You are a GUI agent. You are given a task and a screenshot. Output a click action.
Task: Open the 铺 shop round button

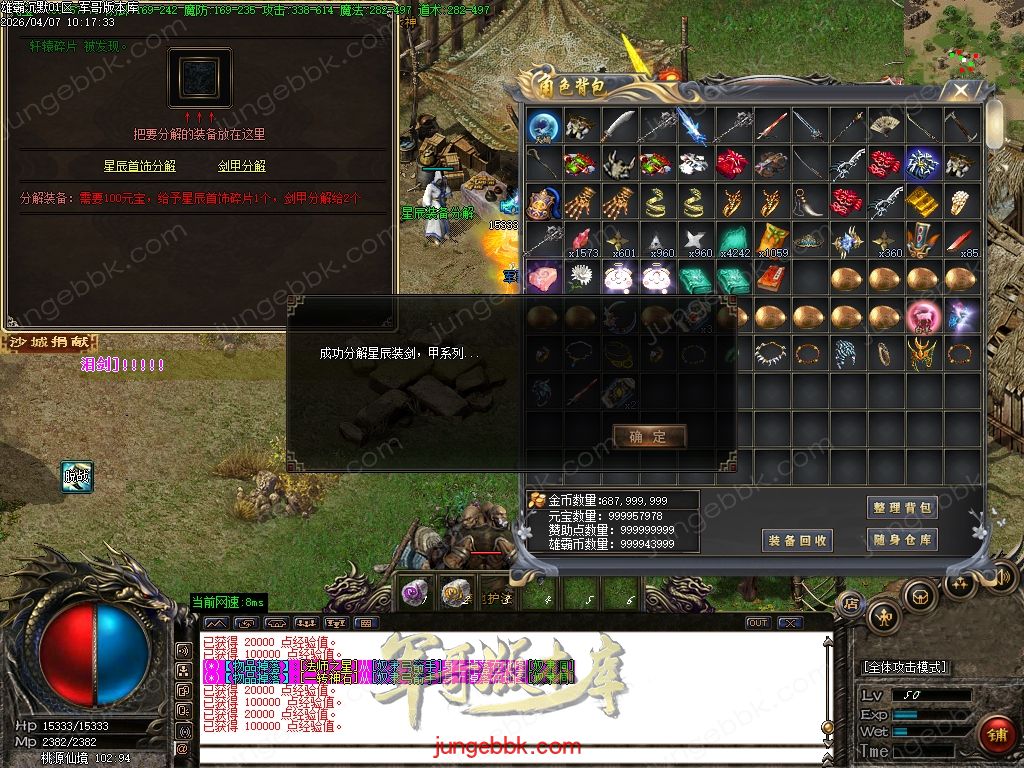[x=996, y=735]
